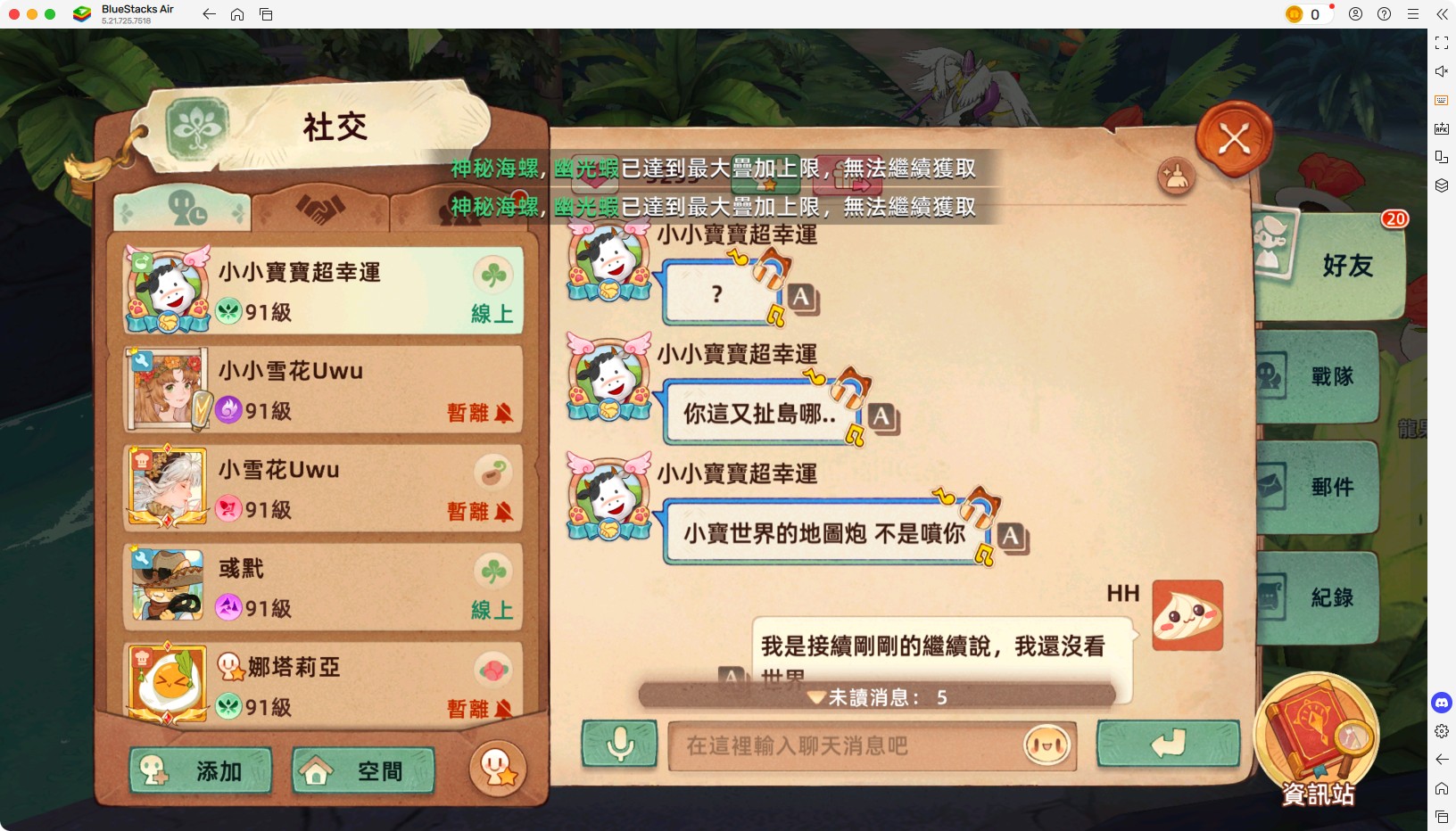Click the green share icon on 小小寶寶超幸運's avatar
The height and width of the screenshot is (831, 1456).
click(x=141, y=259)
